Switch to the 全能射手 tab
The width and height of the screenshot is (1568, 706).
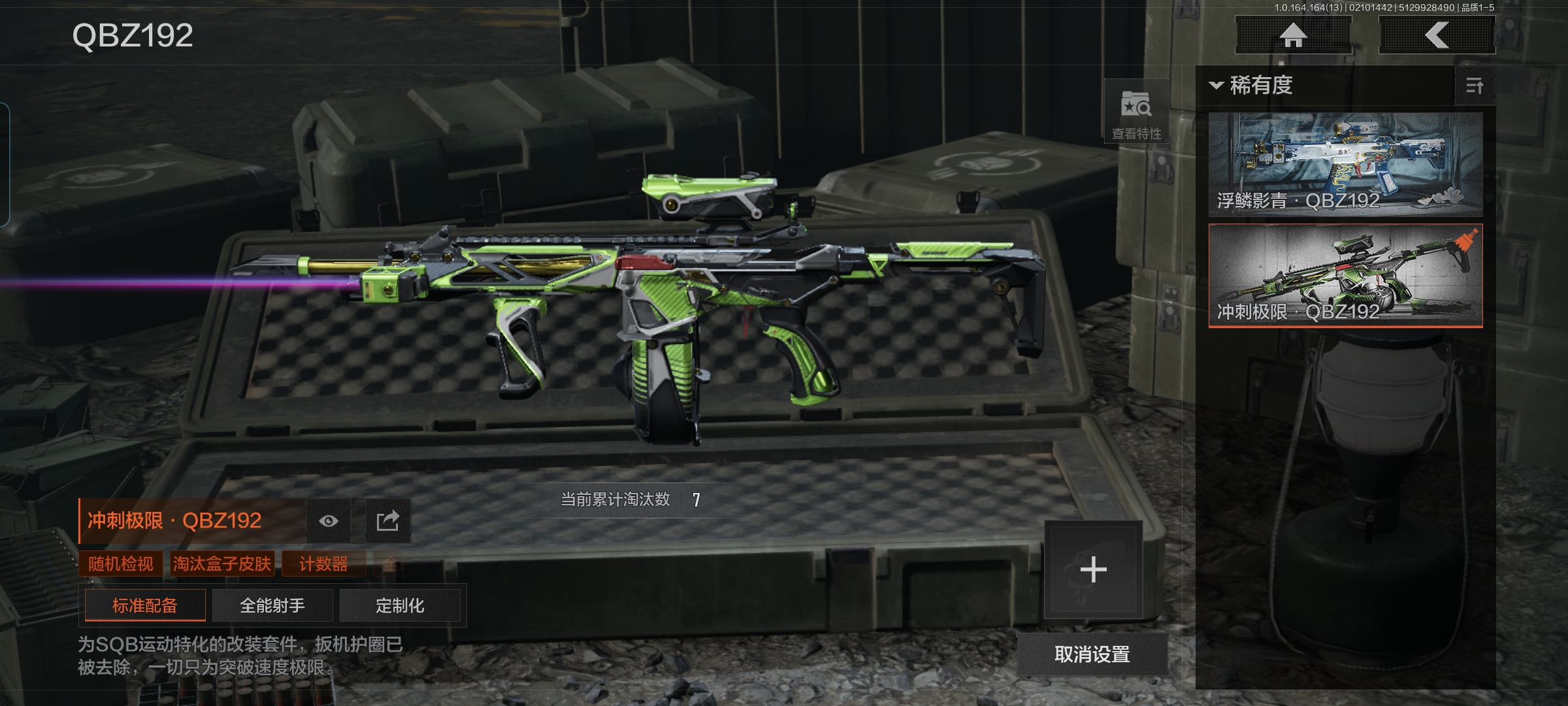point(272,605)
